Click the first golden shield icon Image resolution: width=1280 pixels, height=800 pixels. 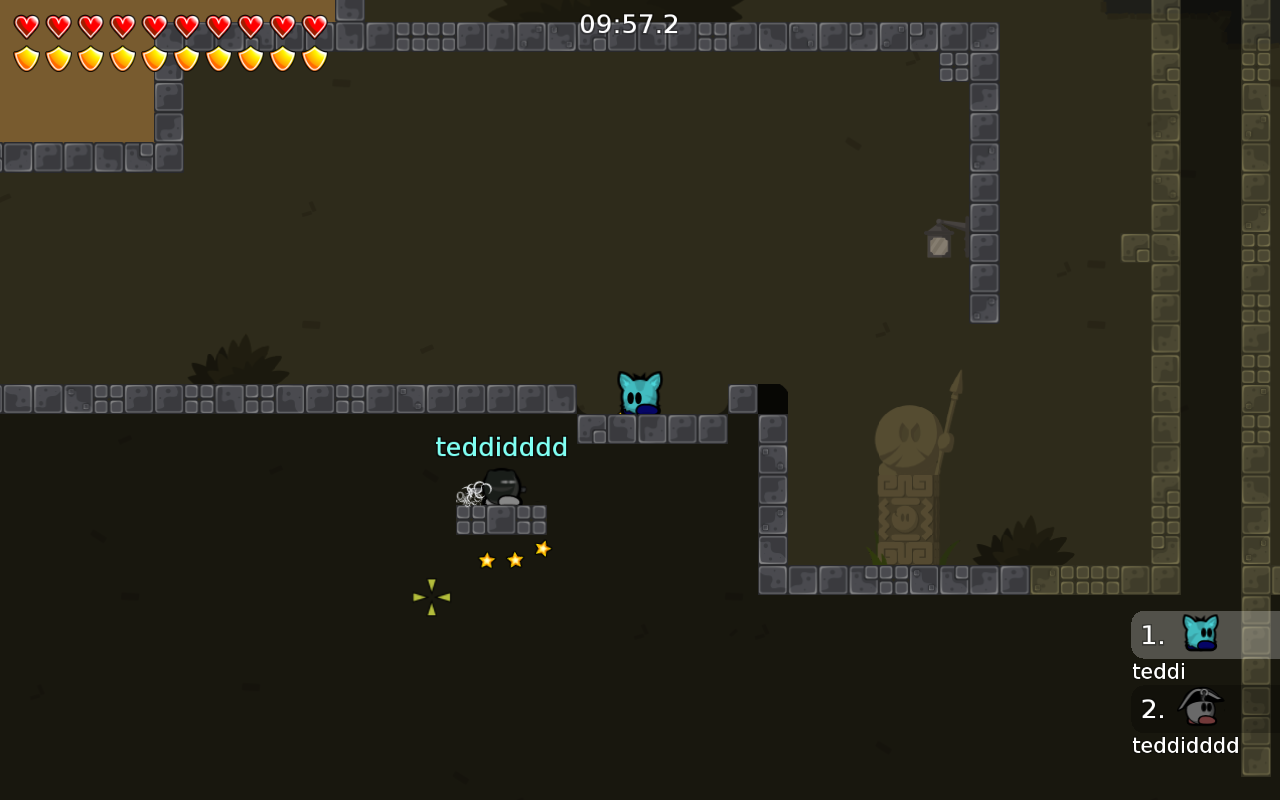coord(25,57)
